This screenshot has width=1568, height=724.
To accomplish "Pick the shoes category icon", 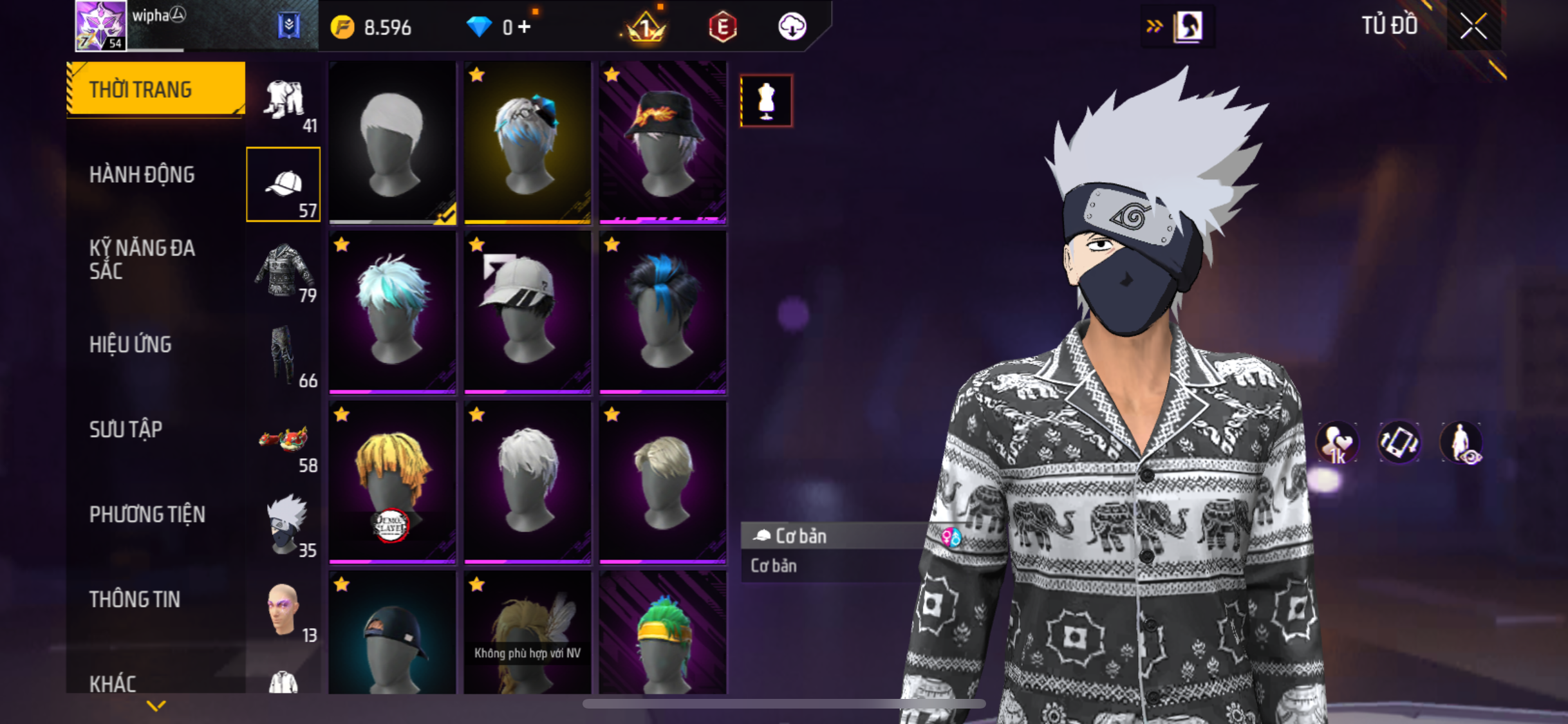I will [284, 441].
